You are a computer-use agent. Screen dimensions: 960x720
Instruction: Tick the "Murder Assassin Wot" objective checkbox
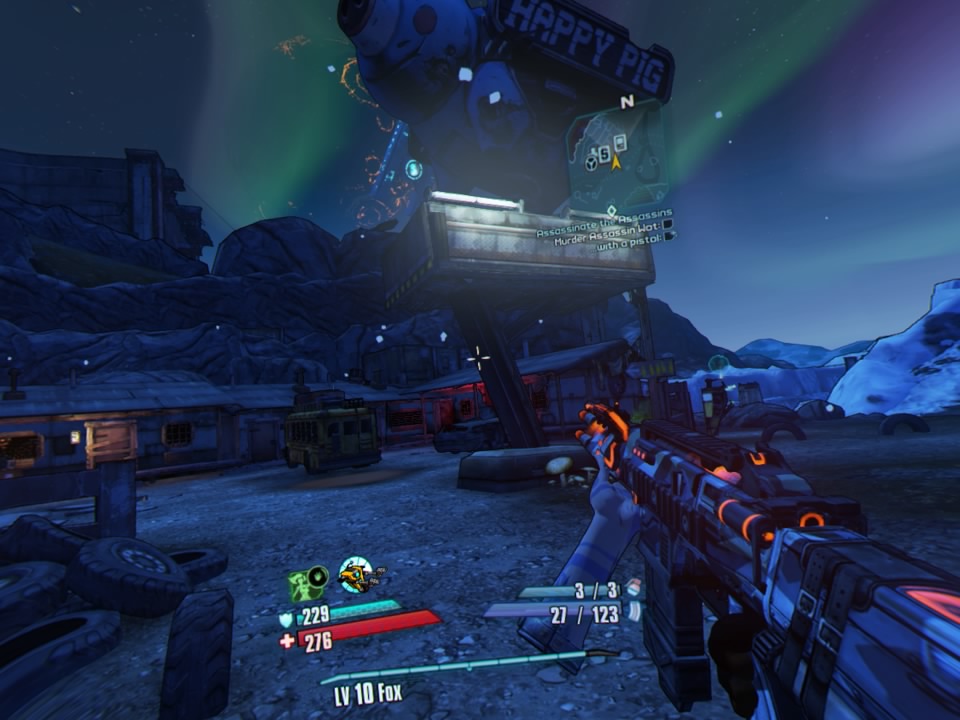669,225
